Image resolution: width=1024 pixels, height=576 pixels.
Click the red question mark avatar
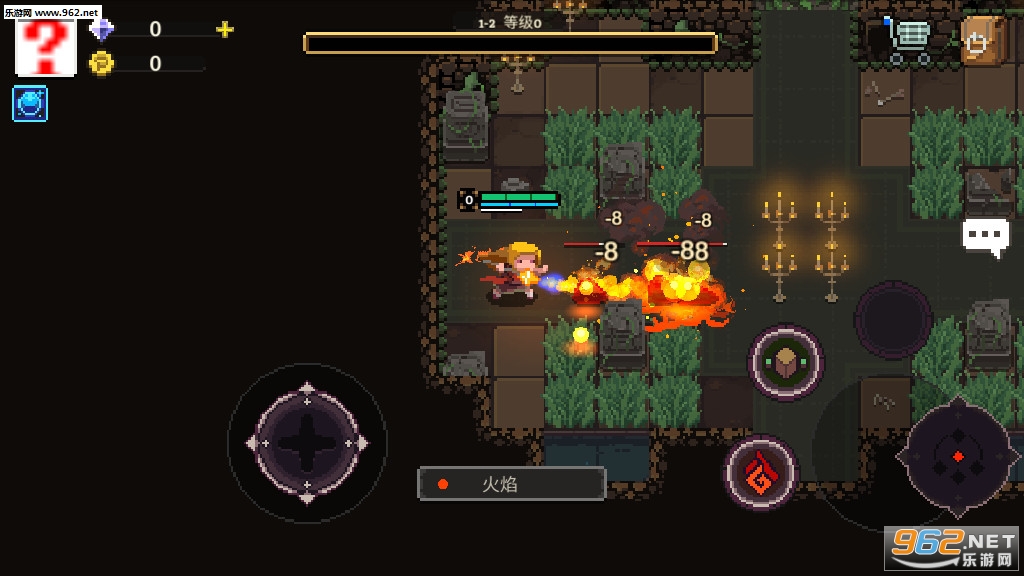click(46, 46)
